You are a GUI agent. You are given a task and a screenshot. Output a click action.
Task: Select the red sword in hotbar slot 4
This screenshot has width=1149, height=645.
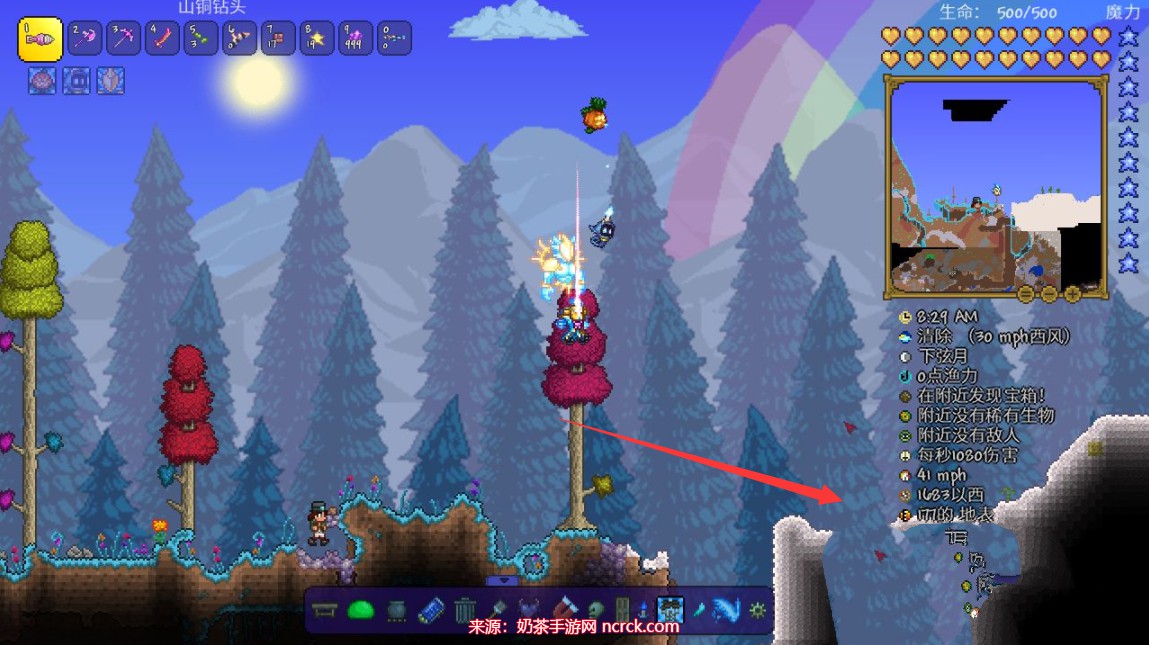[163, 39]
